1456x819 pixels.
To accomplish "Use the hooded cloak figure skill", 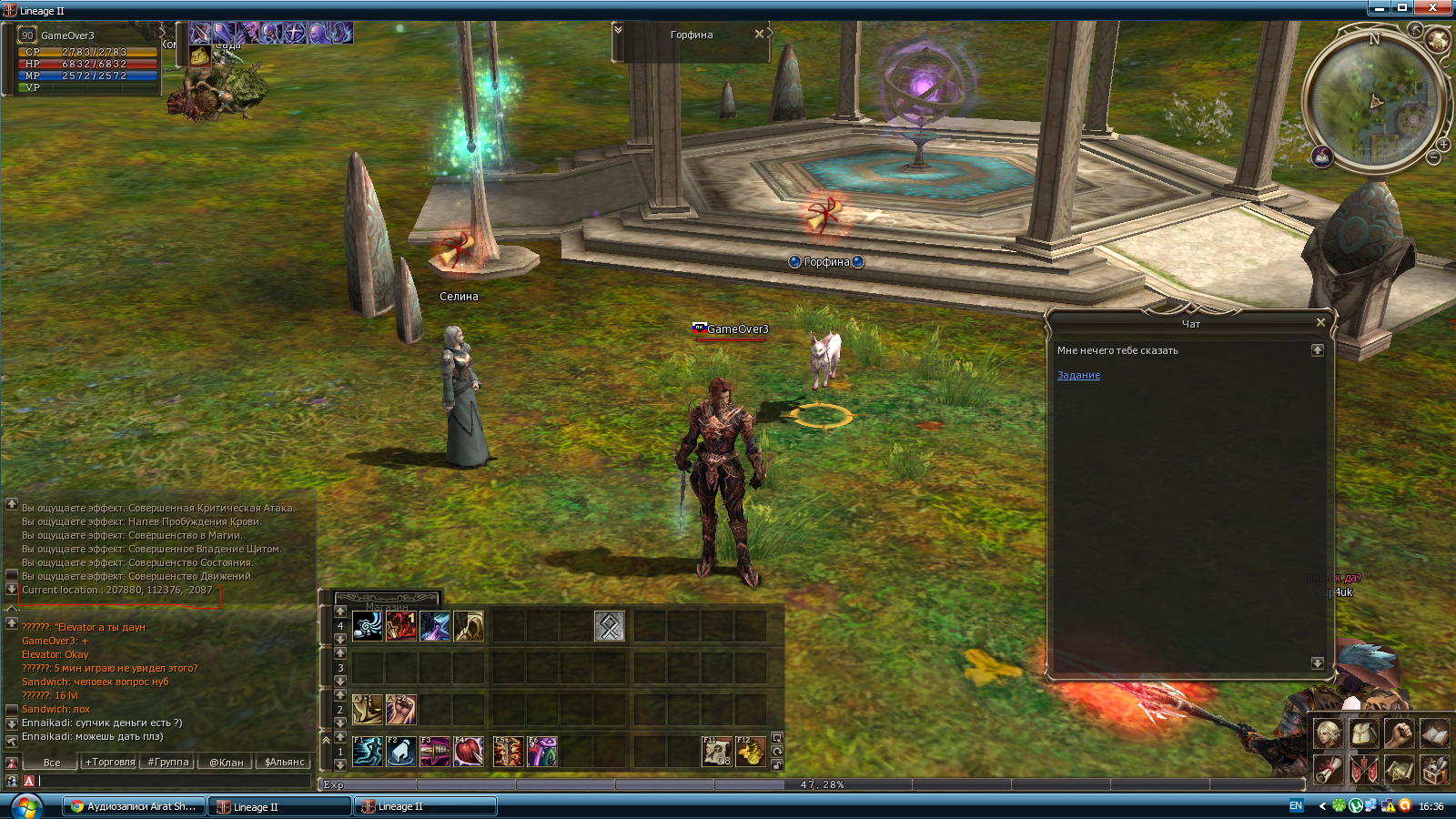I will point(469,626).
